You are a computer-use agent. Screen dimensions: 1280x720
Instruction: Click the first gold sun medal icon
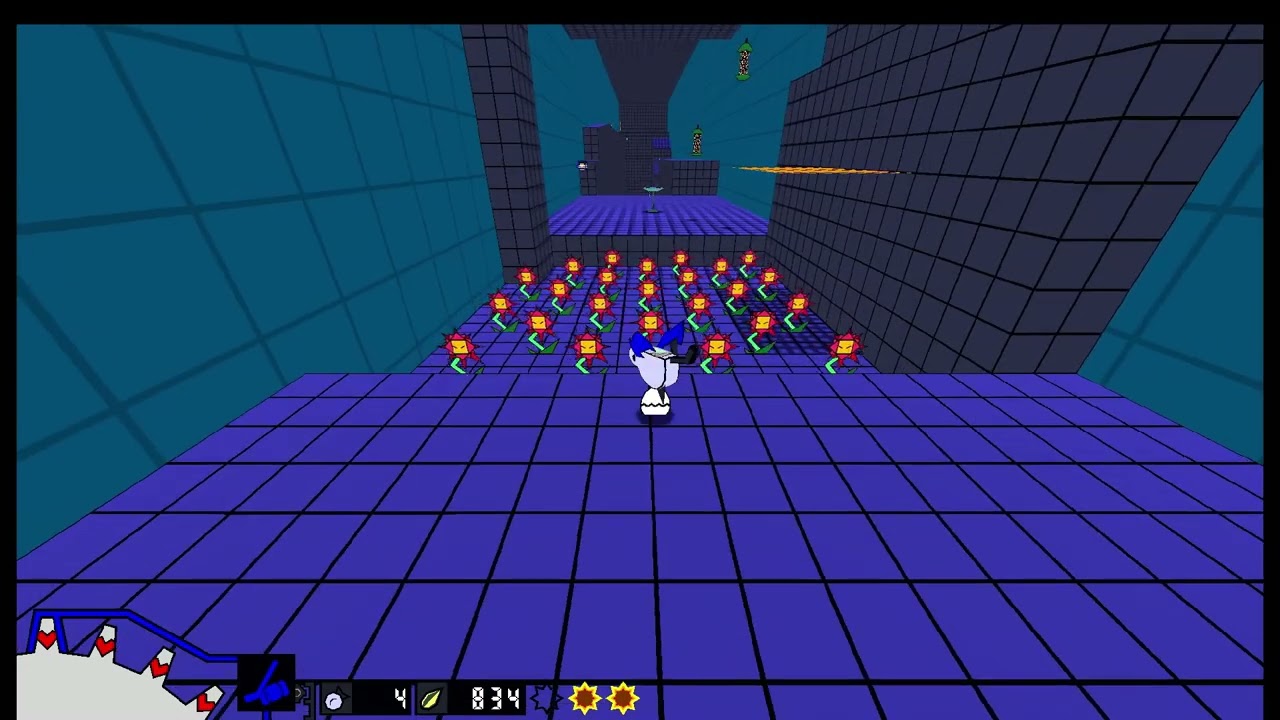click(585, 698)
